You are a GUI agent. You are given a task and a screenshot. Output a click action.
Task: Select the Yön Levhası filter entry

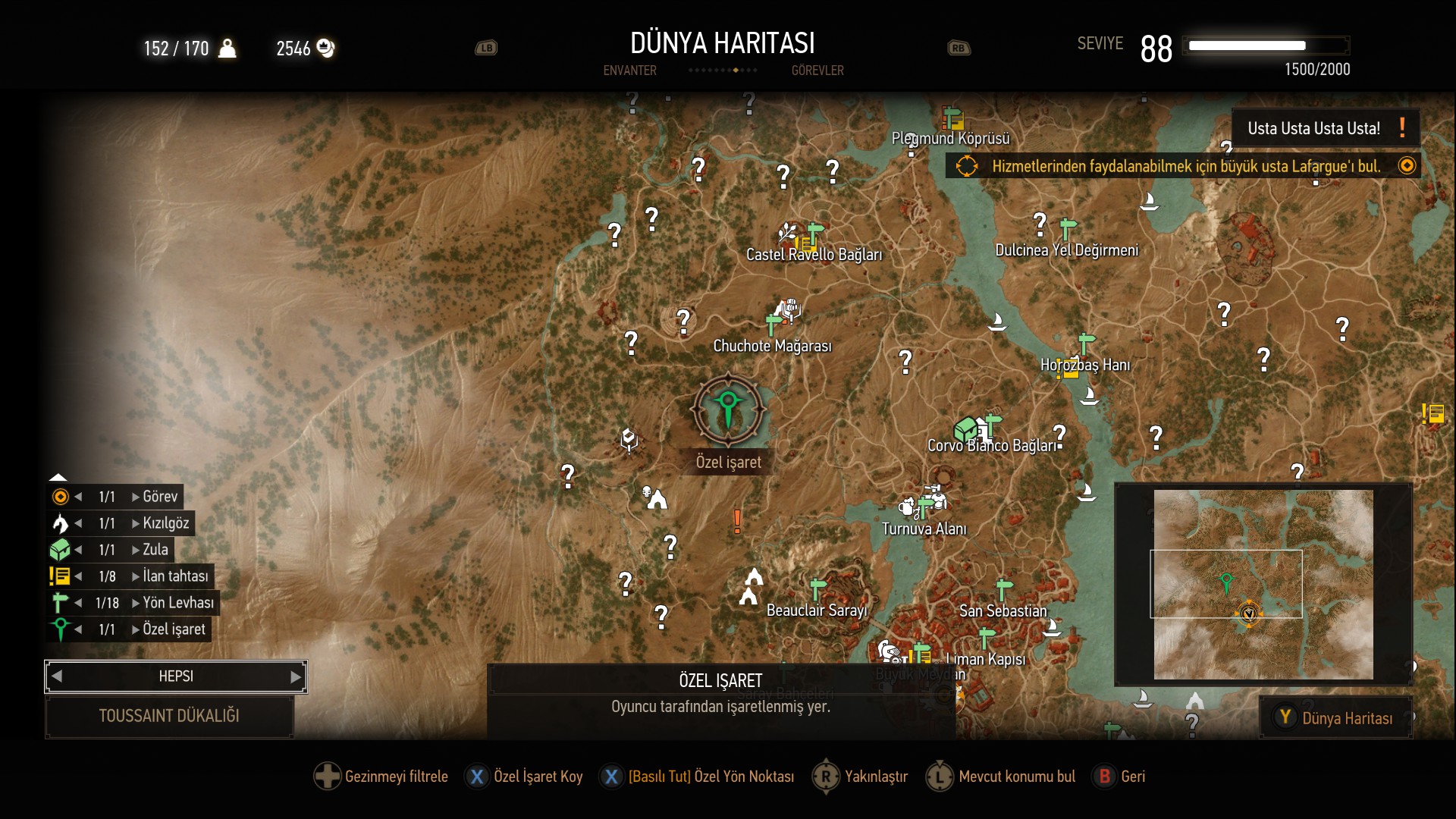point(177,603)
